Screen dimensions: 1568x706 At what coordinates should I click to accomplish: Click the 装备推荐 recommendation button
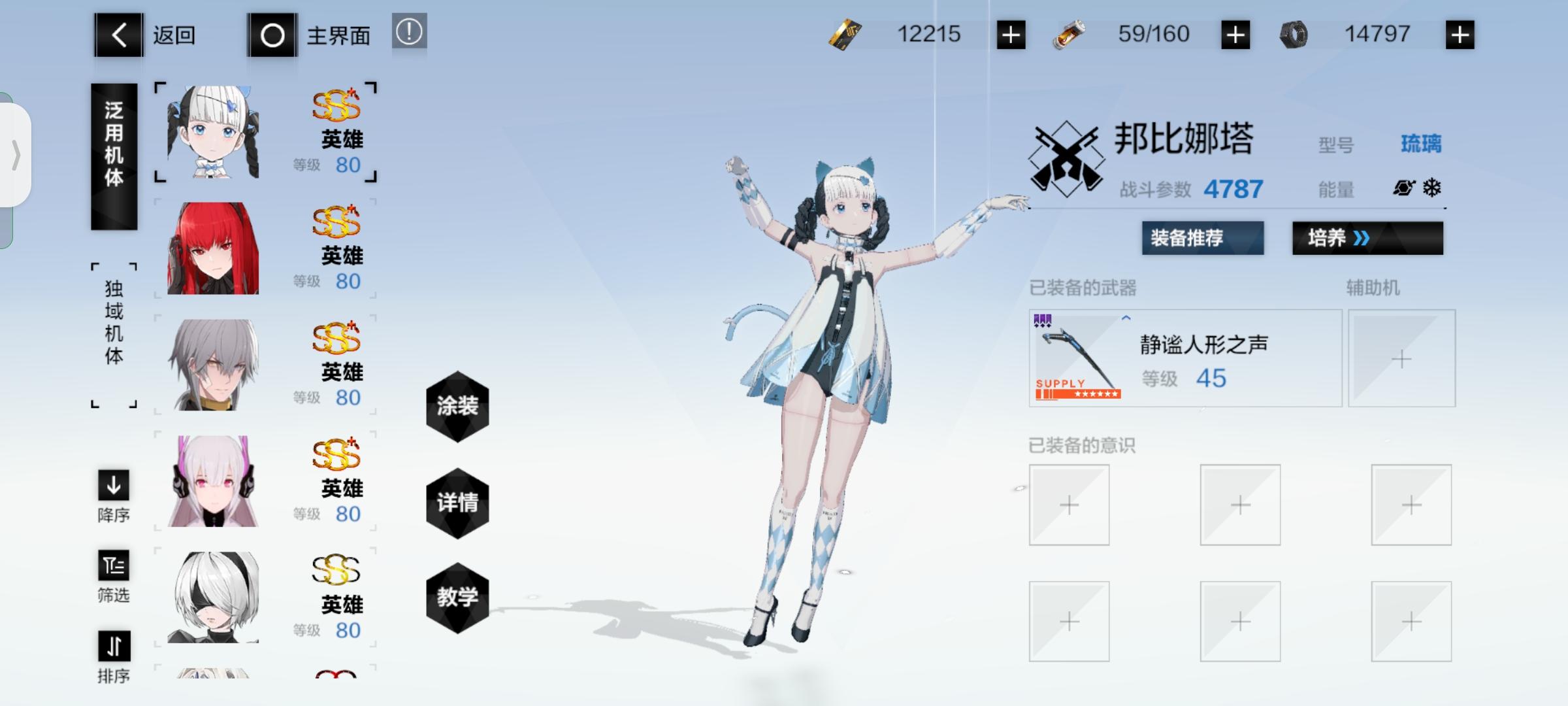pos(1202,239)
